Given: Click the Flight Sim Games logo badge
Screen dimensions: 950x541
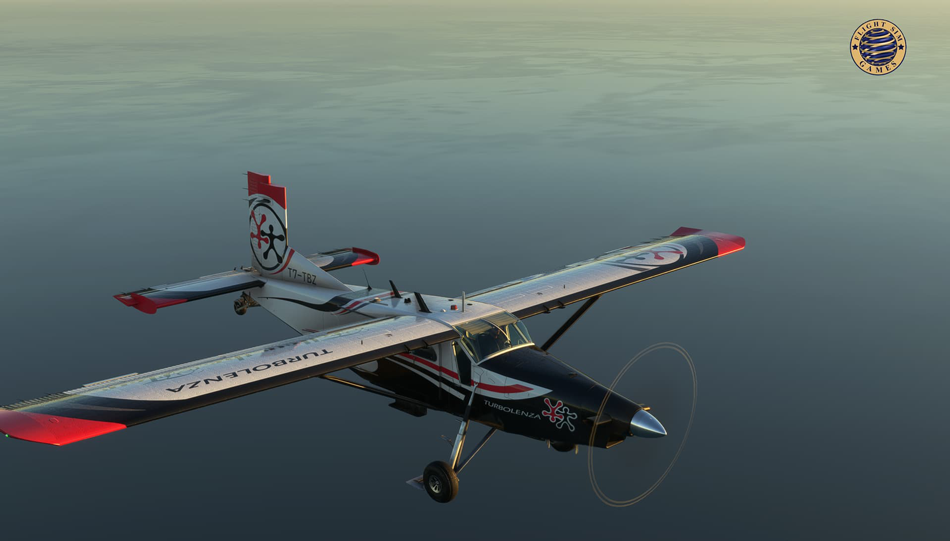Looking at the screenshot, I should pyautogui.click(x=878, y=47).
